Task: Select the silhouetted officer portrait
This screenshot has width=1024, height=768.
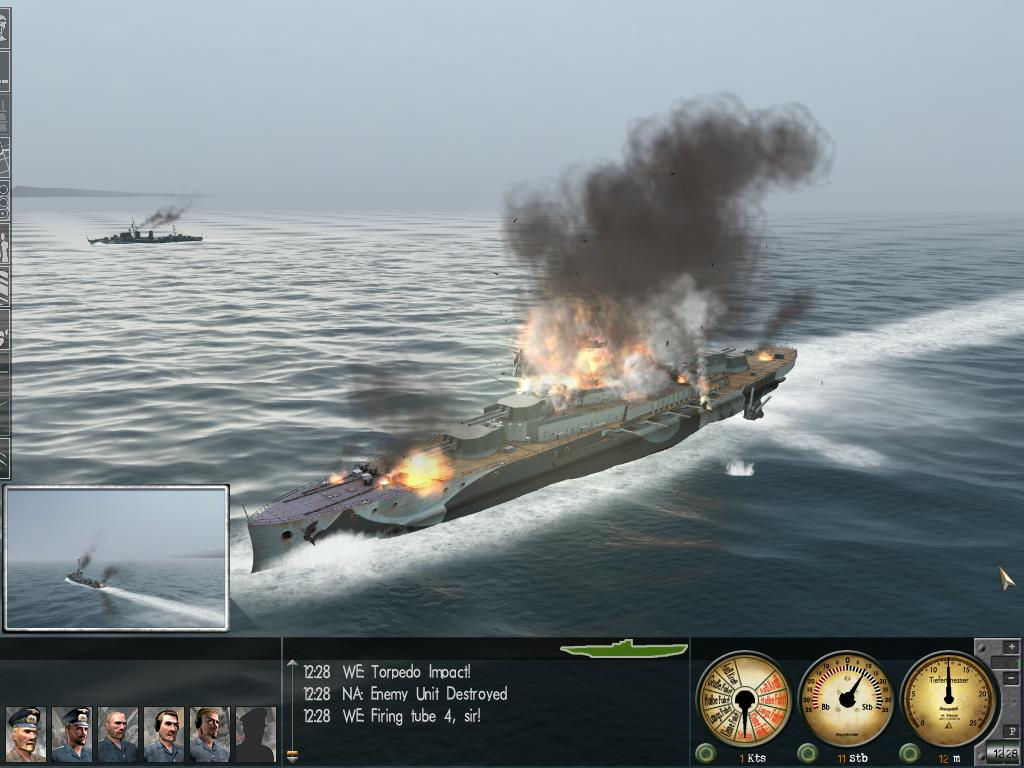Action: pos(255,734)
